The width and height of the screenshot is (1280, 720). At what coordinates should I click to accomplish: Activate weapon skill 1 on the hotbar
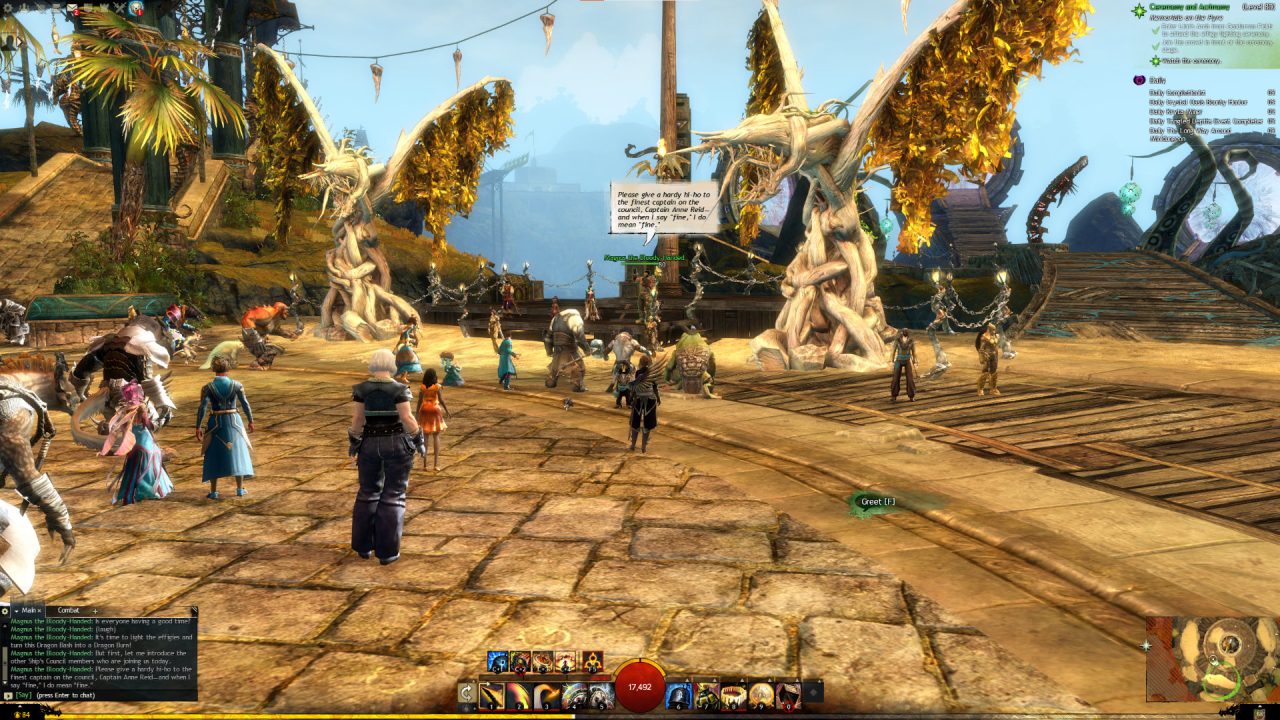coord(491,695)
